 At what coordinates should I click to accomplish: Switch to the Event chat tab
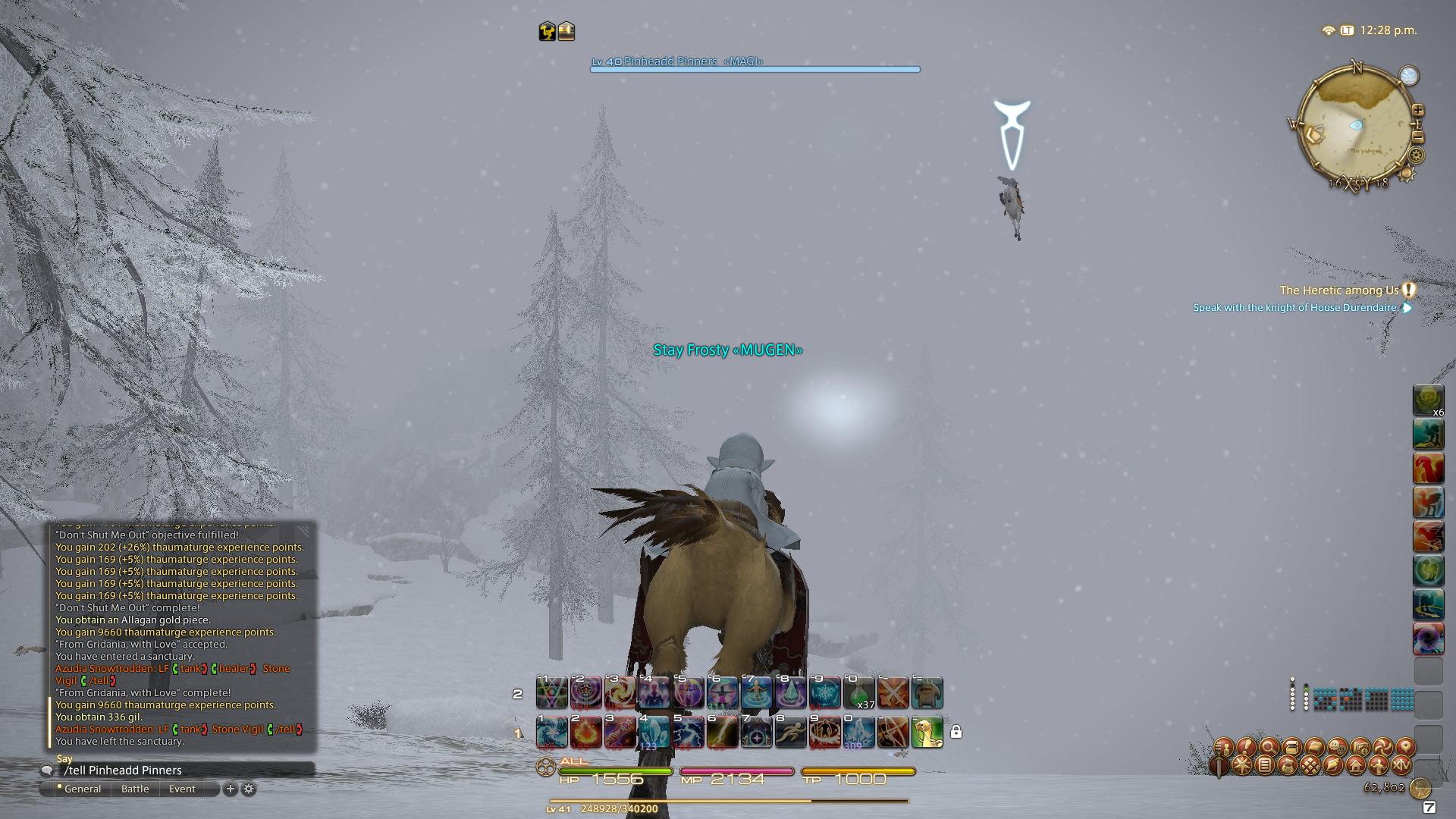point(182,789)
